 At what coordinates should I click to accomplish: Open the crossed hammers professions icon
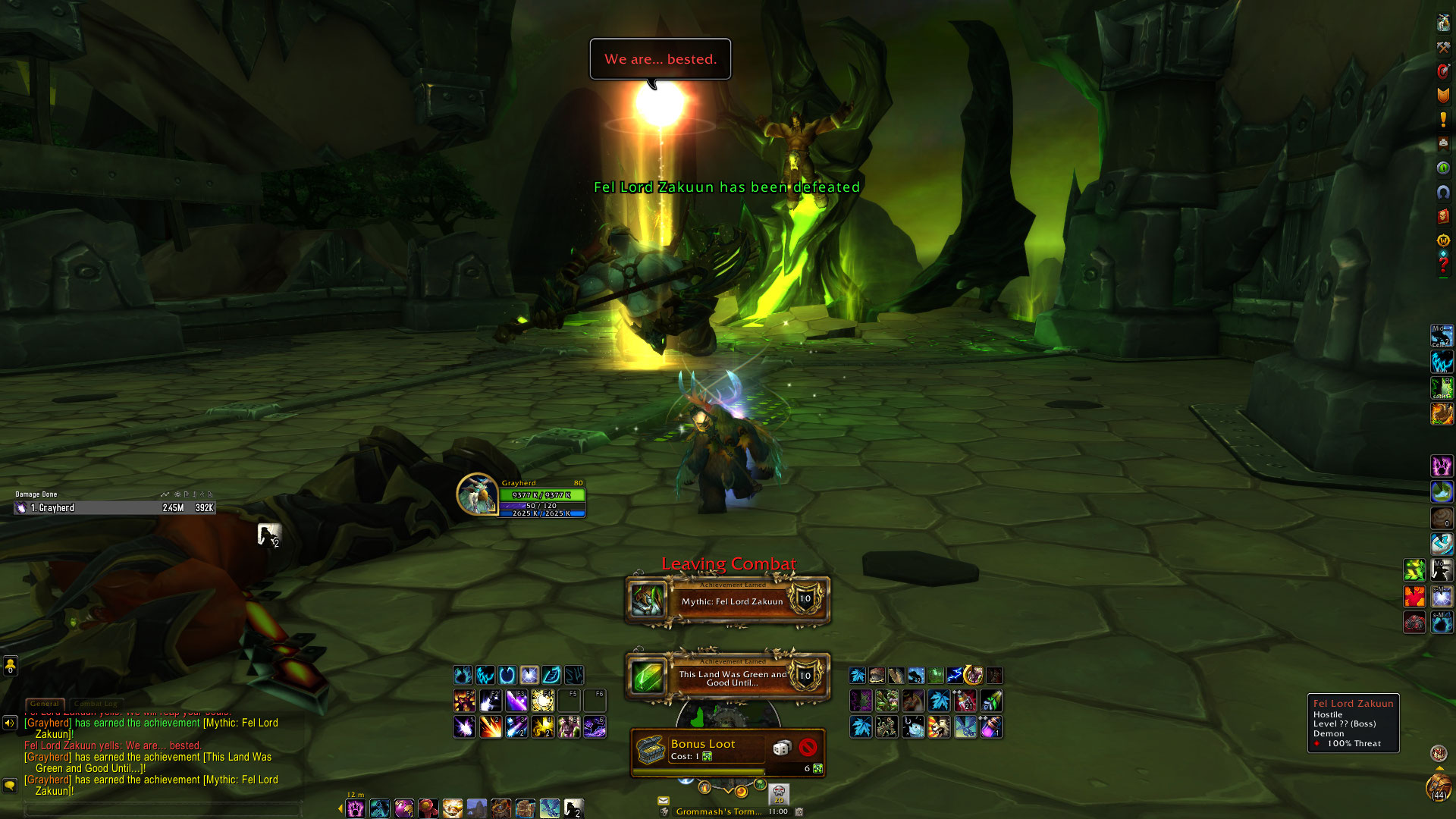1443,48
